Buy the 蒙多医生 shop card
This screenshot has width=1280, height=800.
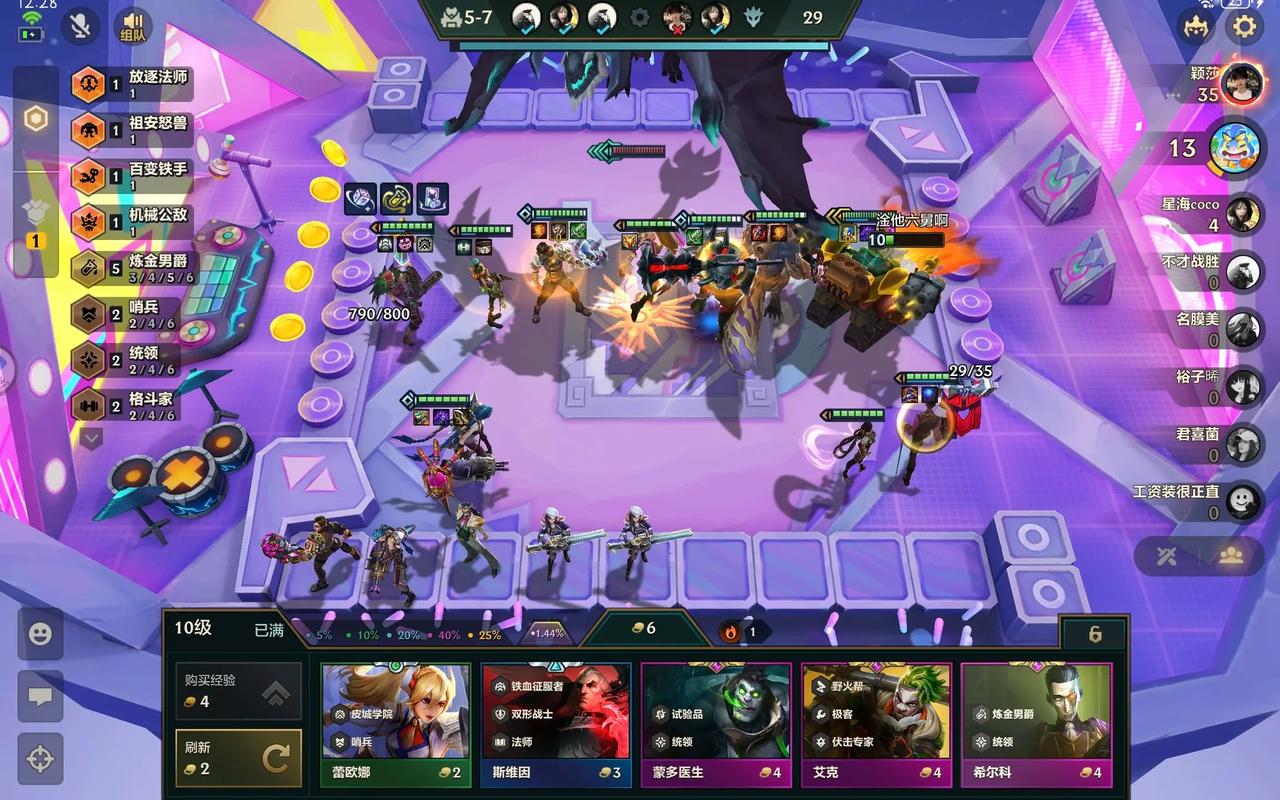[x=715, y=725]
